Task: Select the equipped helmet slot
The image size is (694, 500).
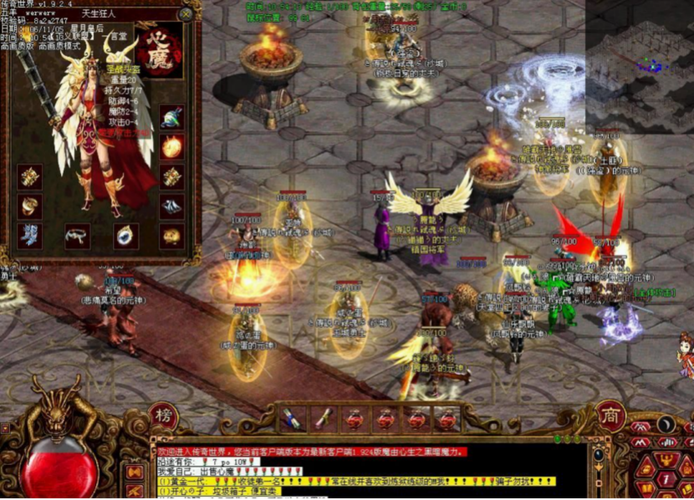Action: click(172, 118)
